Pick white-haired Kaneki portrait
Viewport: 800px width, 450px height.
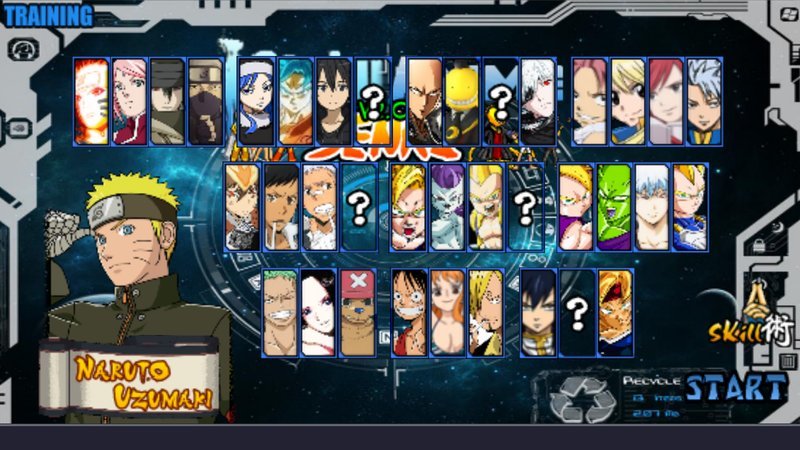537,101
